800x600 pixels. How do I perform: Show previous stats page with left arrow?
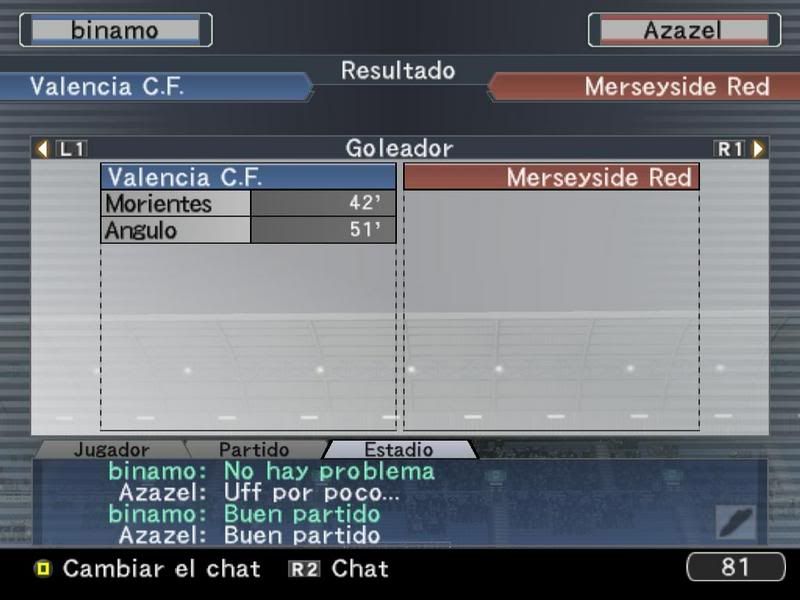(x=42, y=149)
